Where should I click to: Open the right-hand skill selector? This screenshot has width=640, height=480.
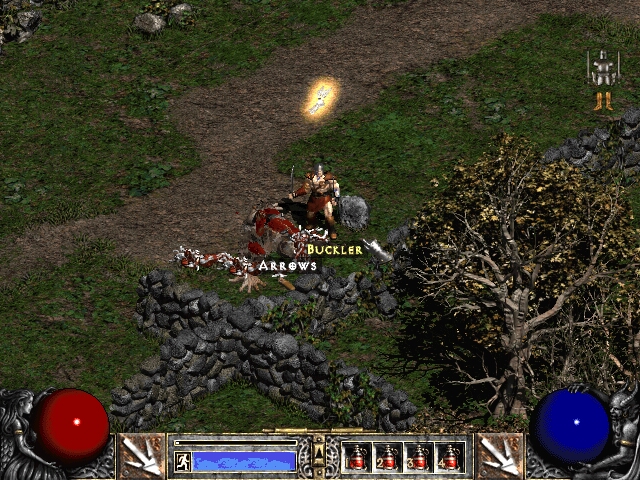(498, 456)
